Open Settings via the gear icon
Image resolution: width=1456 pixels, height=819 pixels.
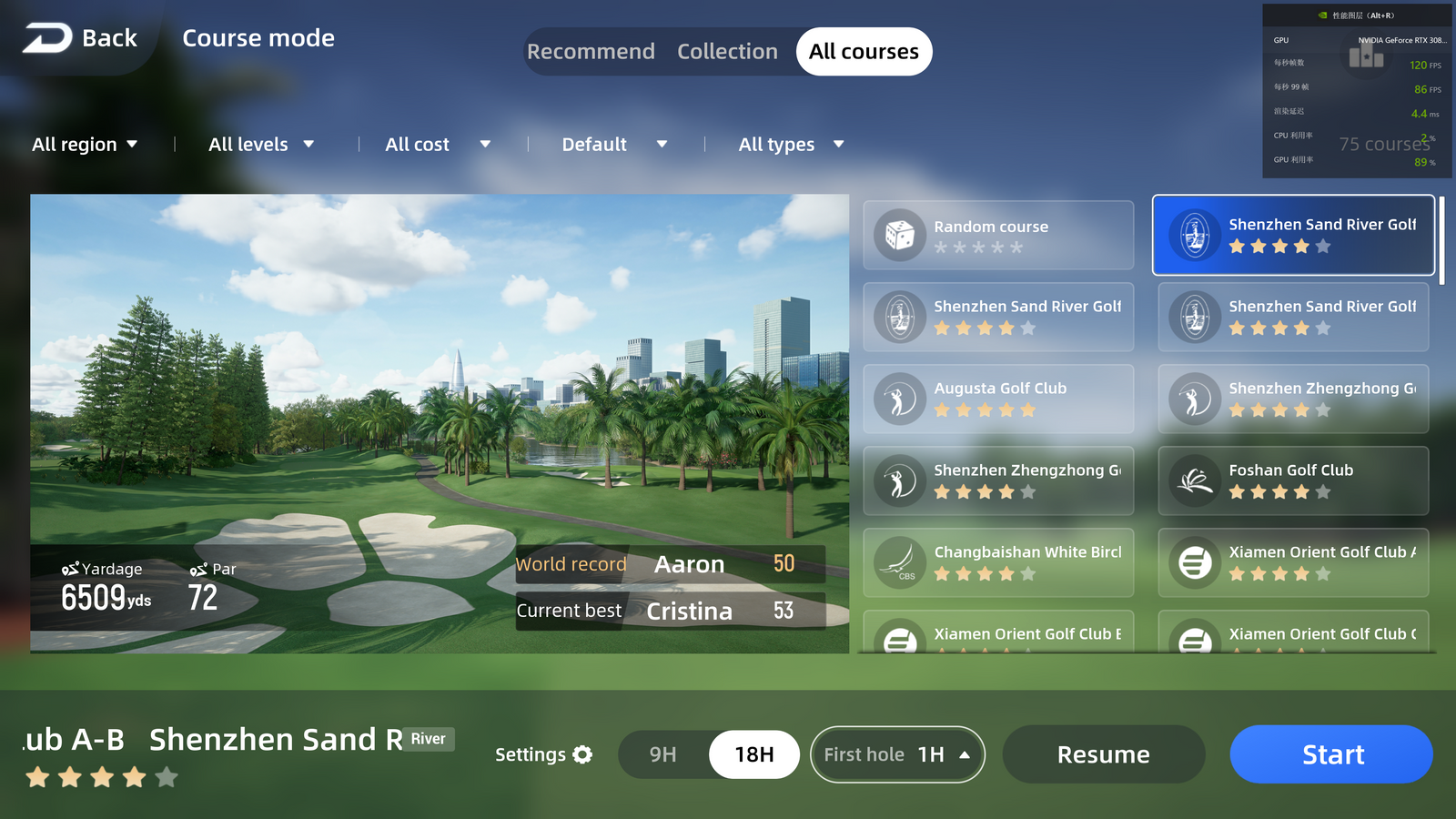(x=582, y=754)
